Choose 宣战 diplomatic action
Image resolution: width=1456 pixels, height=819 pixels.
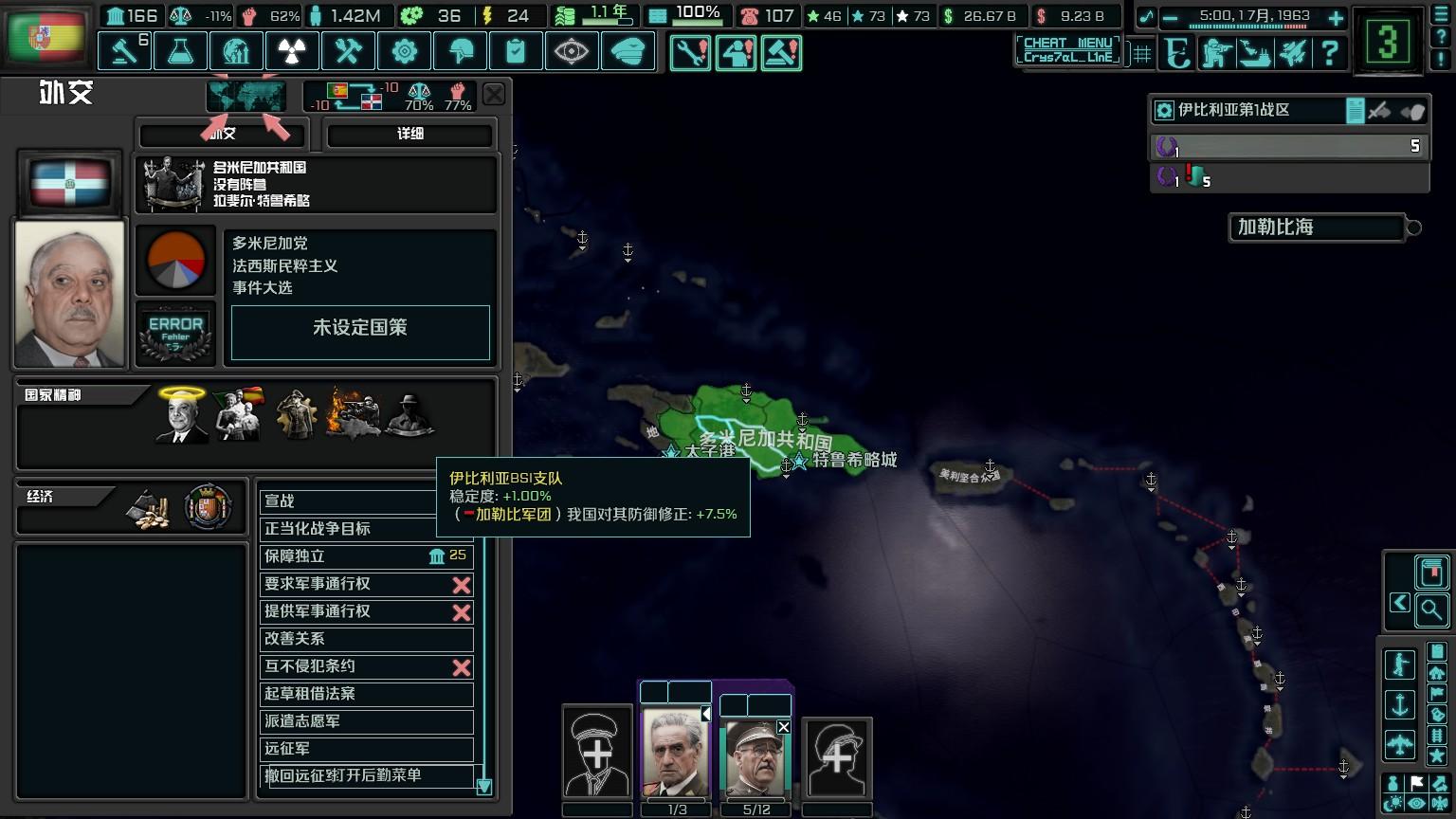click(347, 501)
